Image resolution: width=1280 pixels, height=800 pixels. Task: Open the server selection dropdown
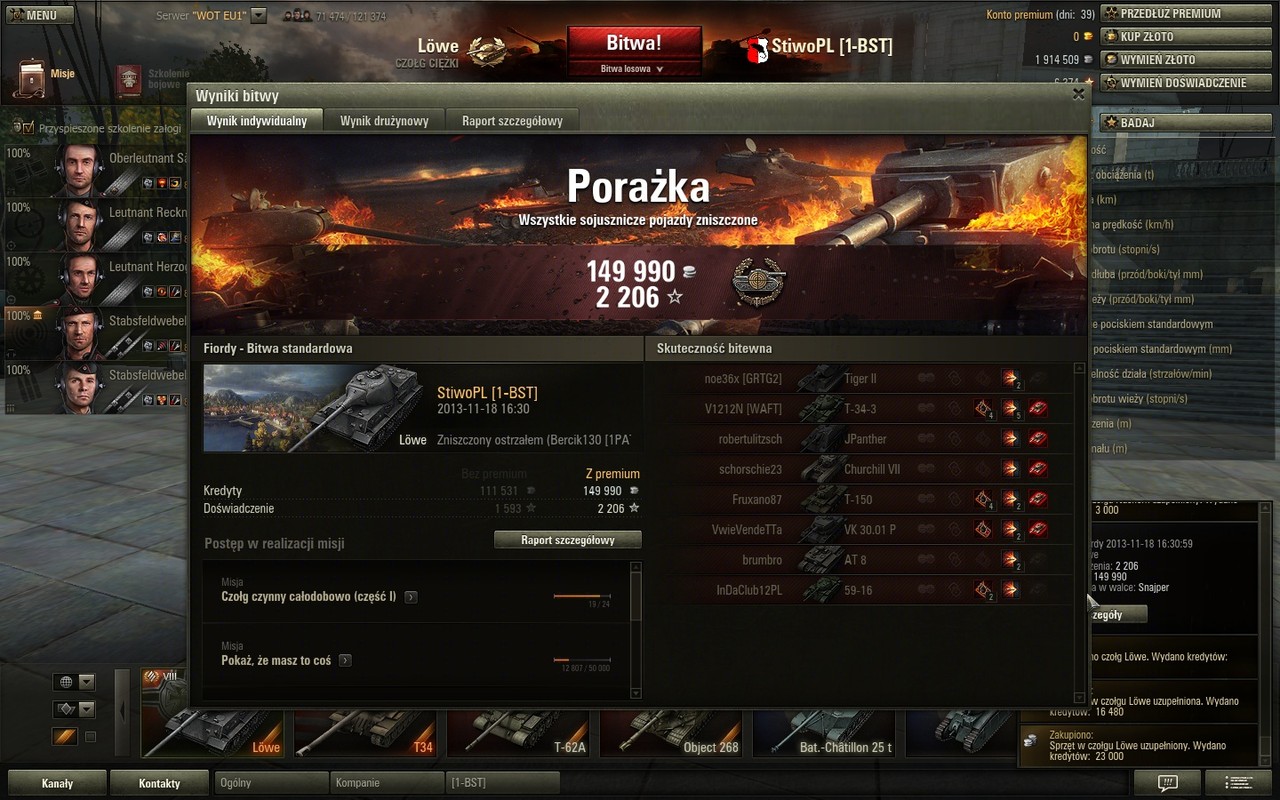(259, 16)
